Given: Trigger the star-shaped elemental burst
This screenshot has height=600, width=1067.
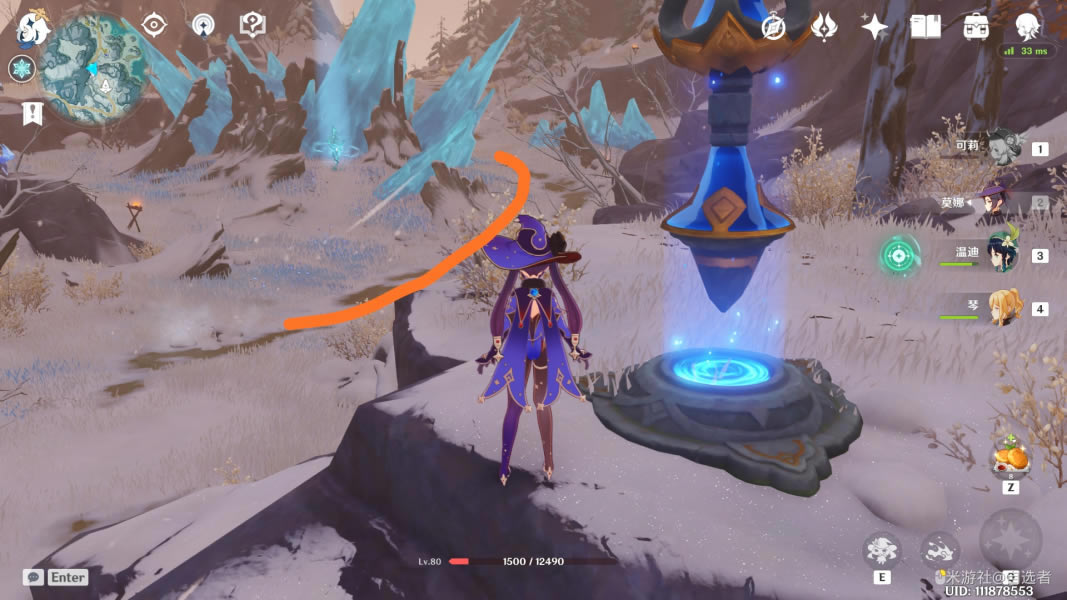Looking at the screenshot, I should pyautogui.click(x=1010, y=541).
